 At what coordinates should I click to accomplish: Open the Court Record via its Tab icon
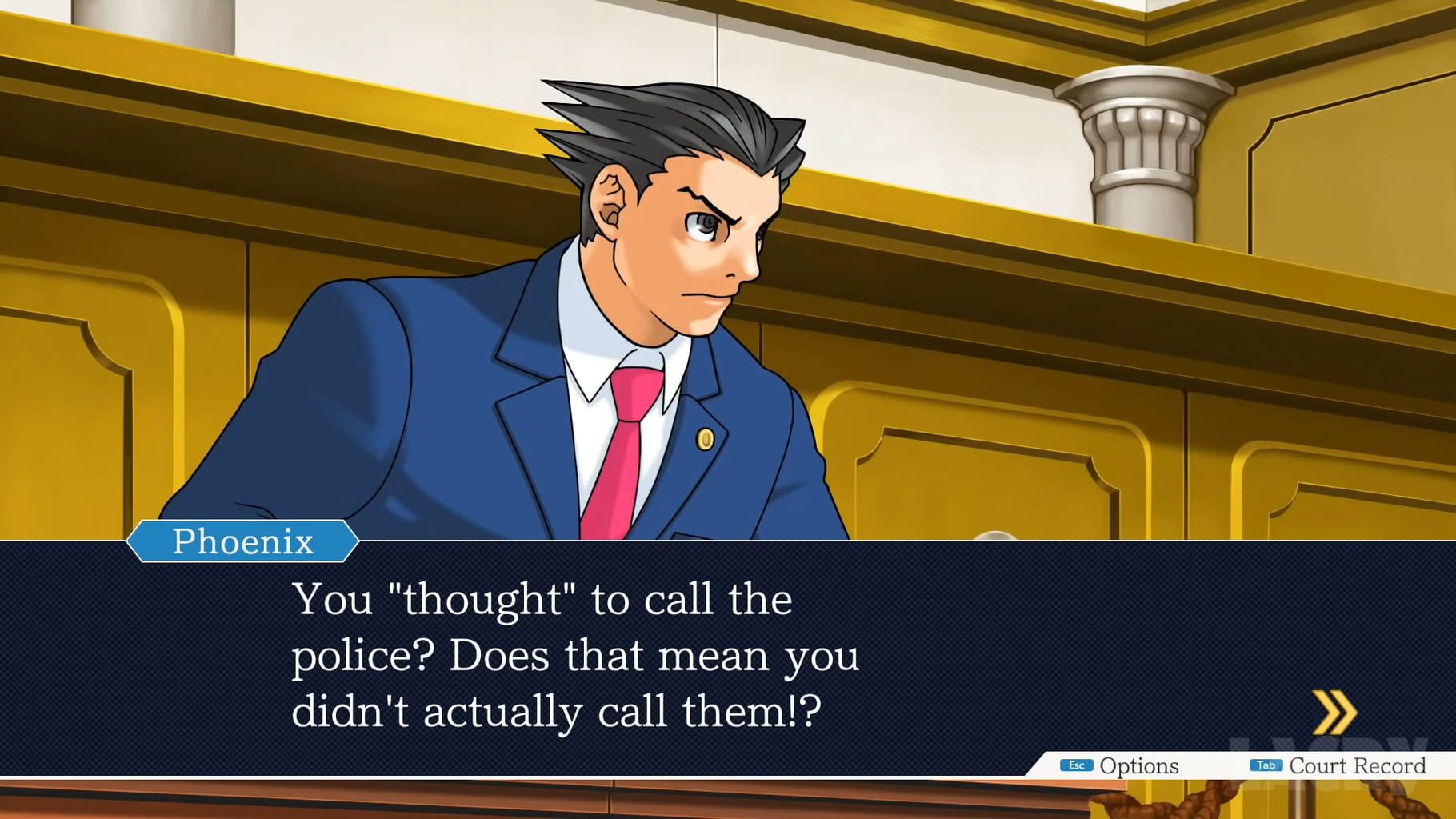point(1266,765)
